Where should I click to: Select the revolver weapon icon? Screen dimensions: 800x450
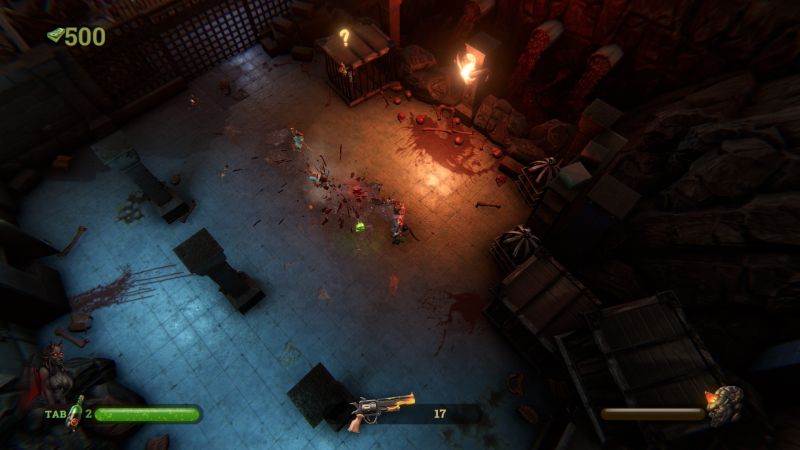(380, 411)
